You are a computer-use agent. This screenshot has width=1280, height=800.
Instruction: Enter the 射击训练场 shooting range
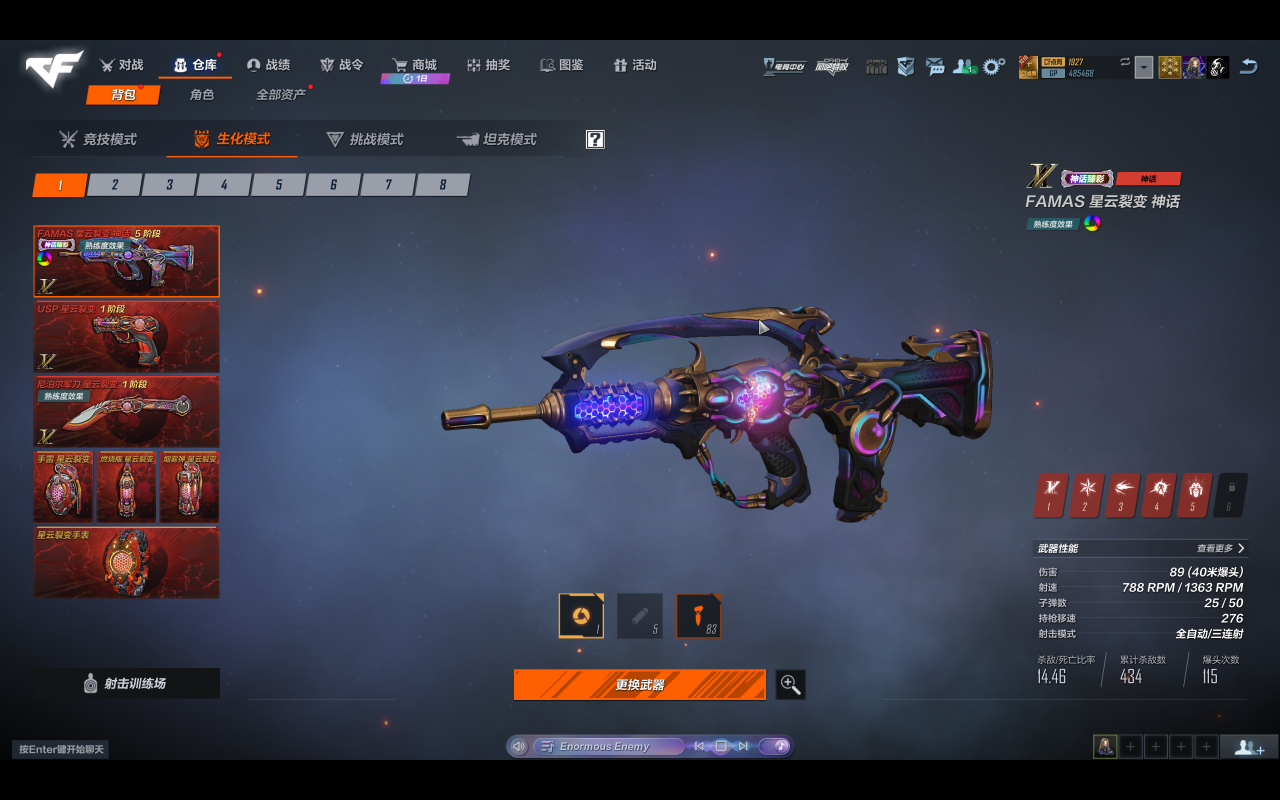tap(126, 684)
